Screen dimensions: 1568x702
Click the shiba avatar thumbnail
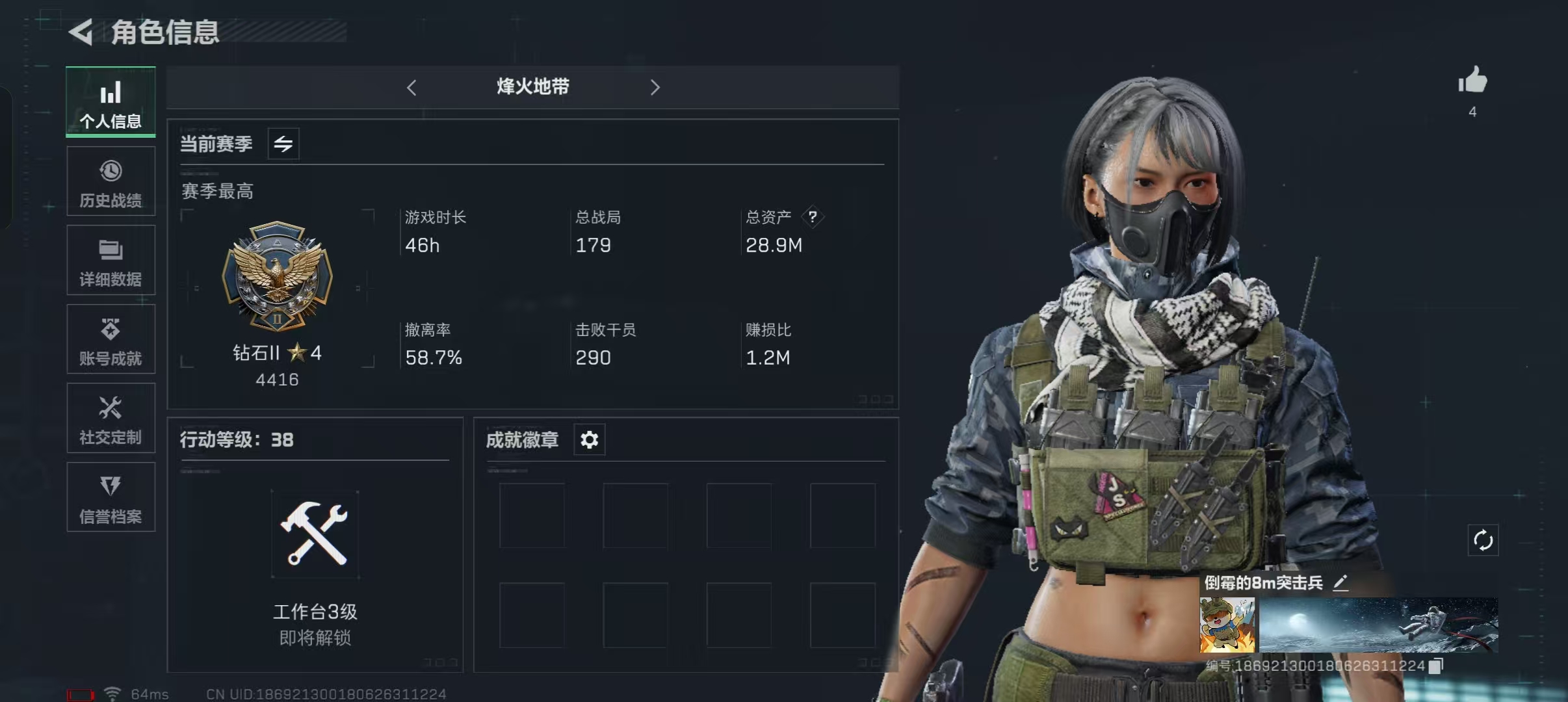(x=1226, y=624)
